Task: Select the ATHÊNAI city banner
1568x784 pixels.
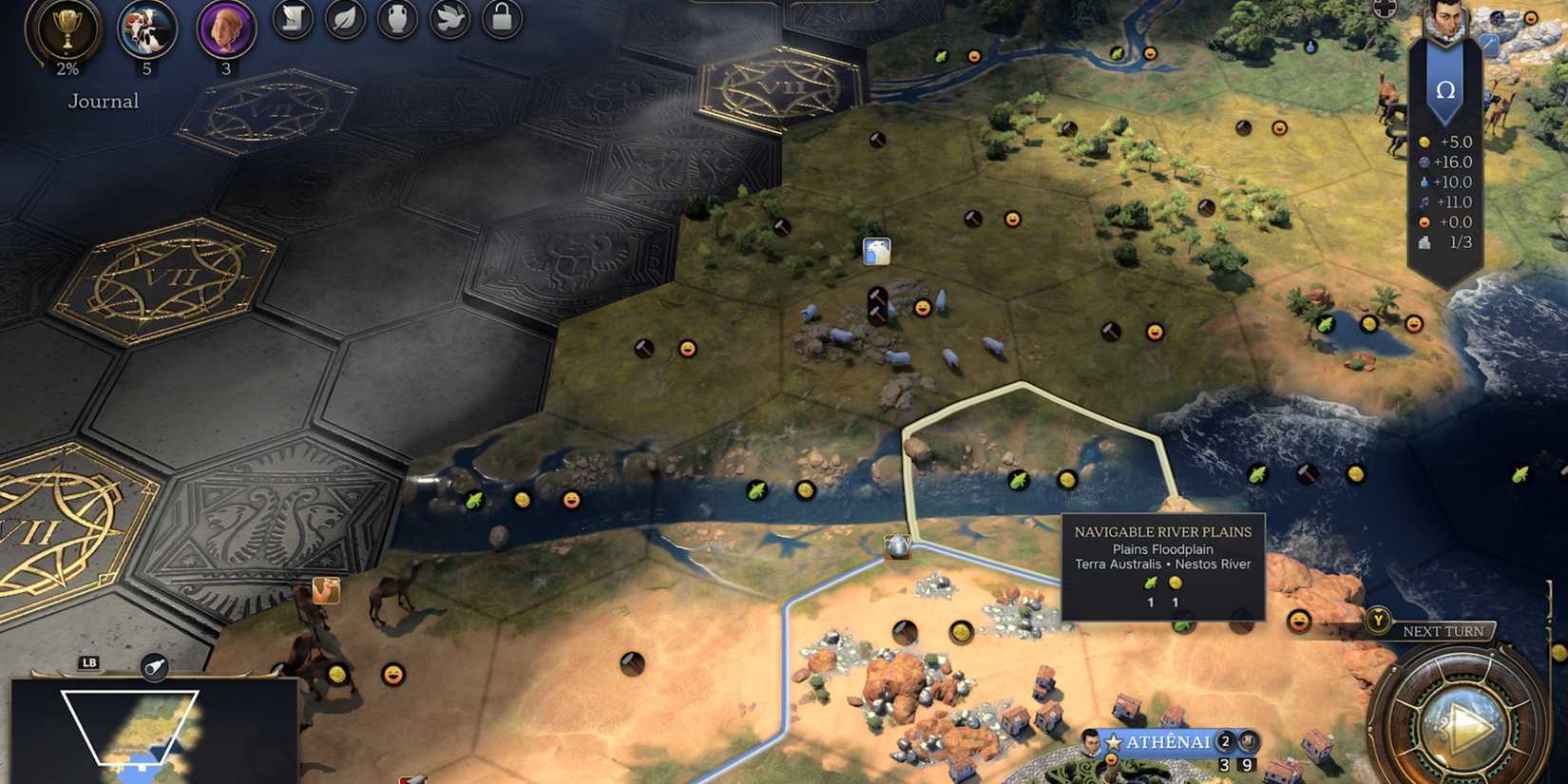Action: coord(1168,739)
